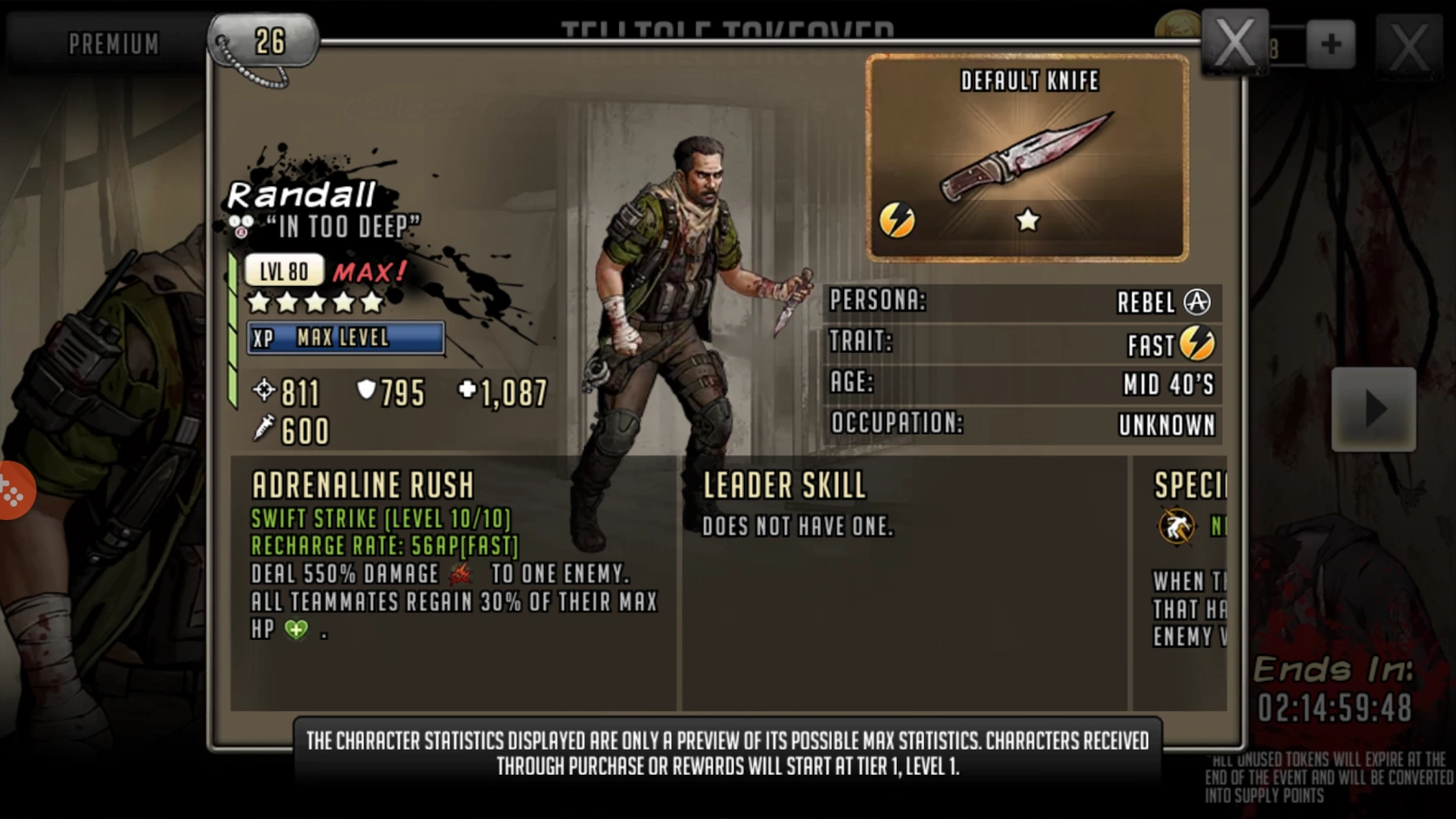The width and height of the screenshot is (1456, 819).
Task: Click the five-star rating row under MAX
Action: 314,303
